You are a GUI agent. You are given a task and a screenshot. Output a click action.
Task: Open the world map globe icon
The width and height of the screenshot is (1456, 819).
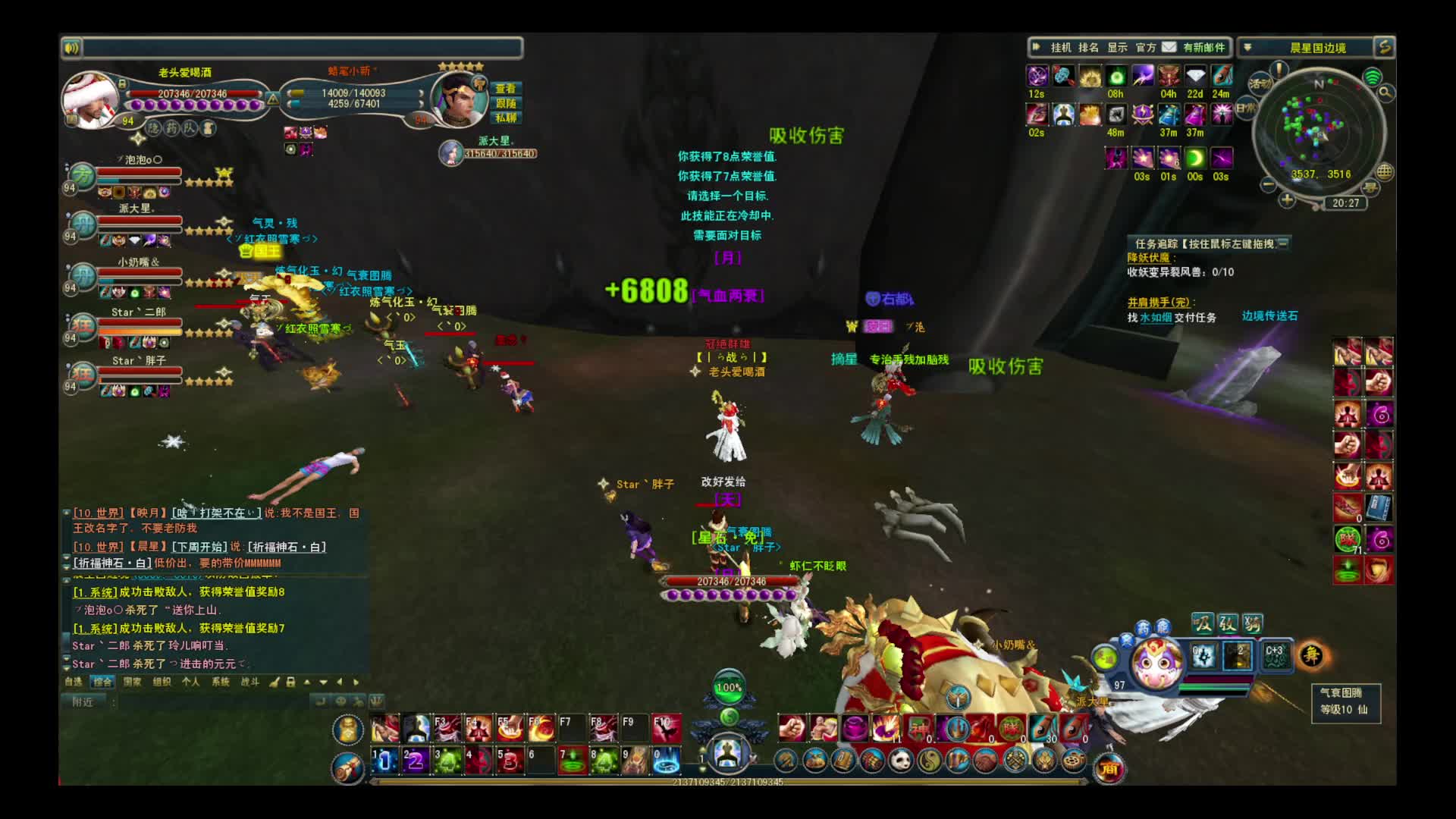coord(1385,171)
